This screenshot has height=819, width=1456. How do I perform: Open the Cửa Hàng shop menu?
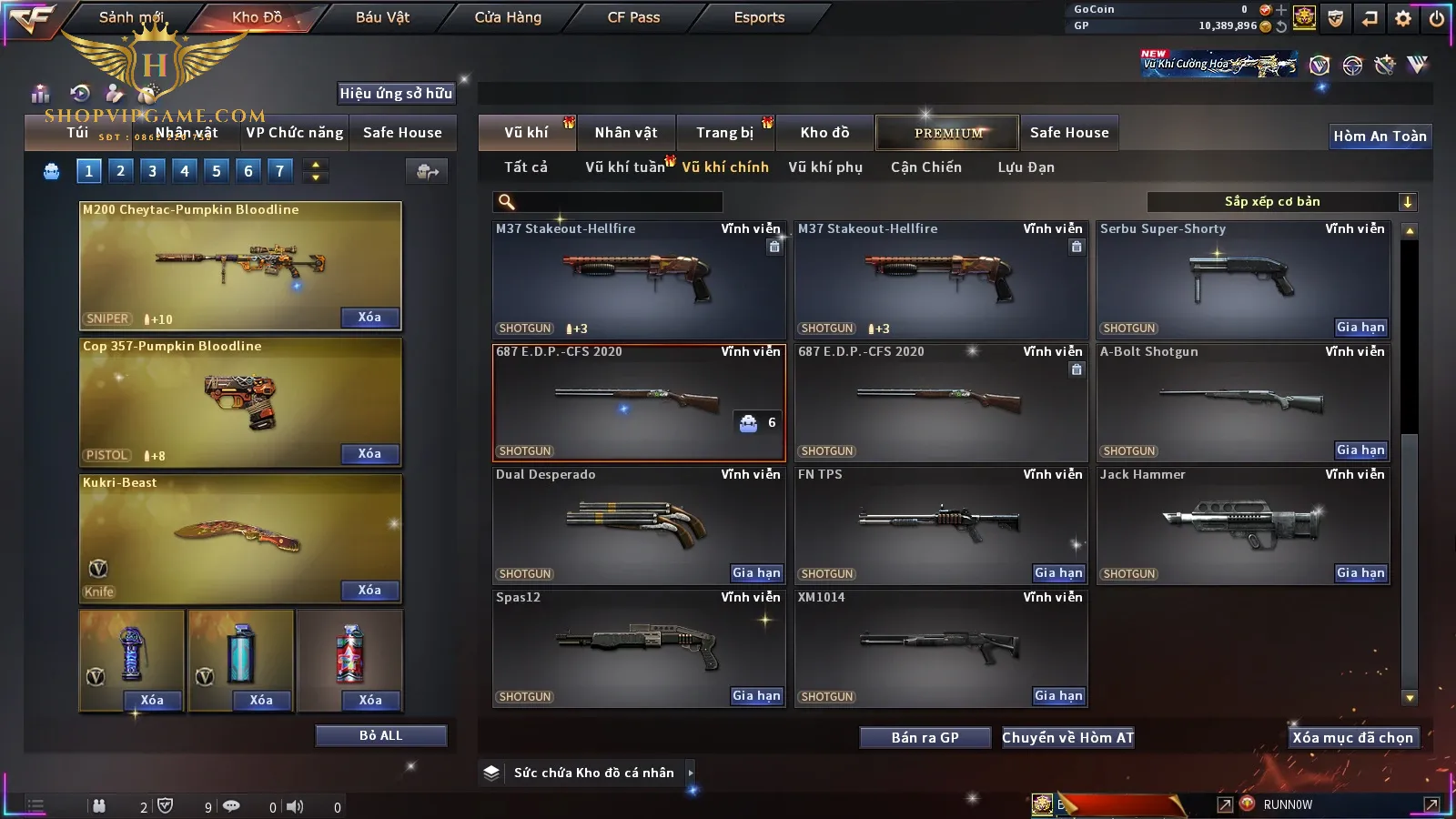[x=508, y=17]
